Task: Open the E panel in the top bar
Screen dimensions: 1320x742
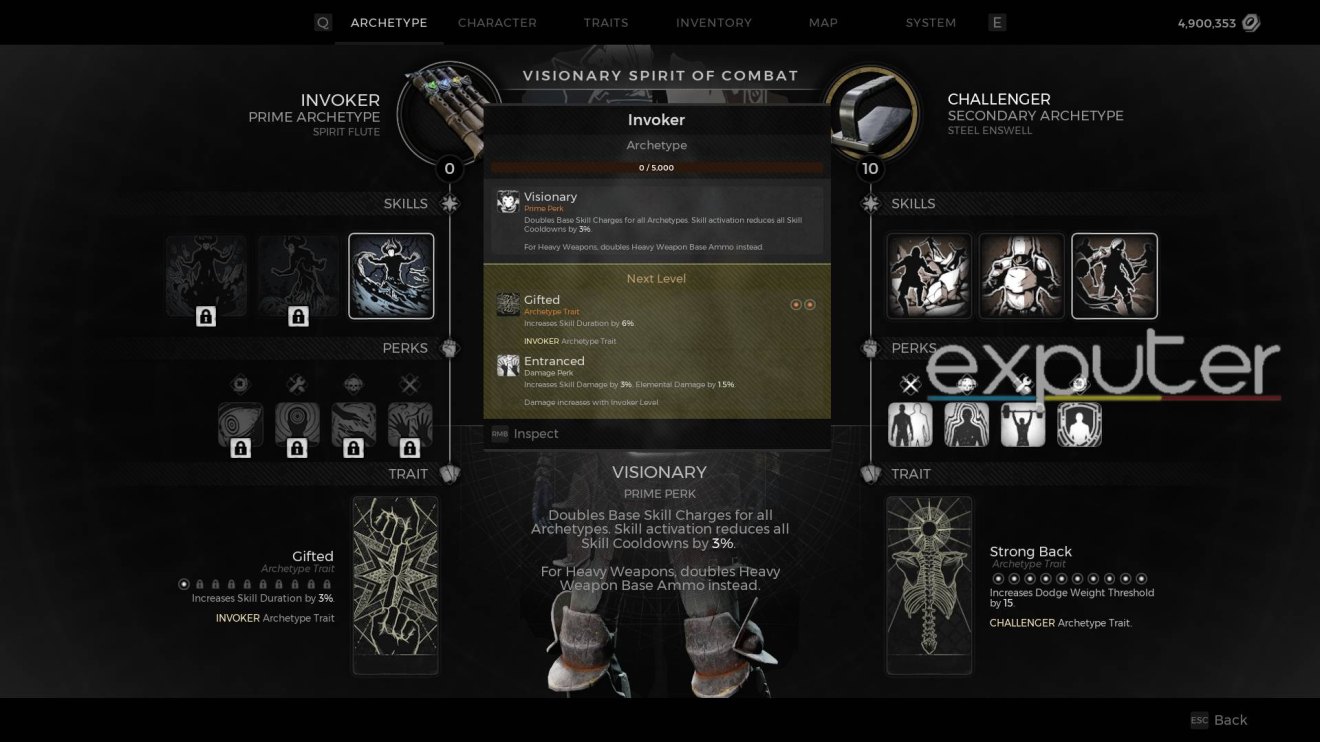Action: click(x=997, y=21)
